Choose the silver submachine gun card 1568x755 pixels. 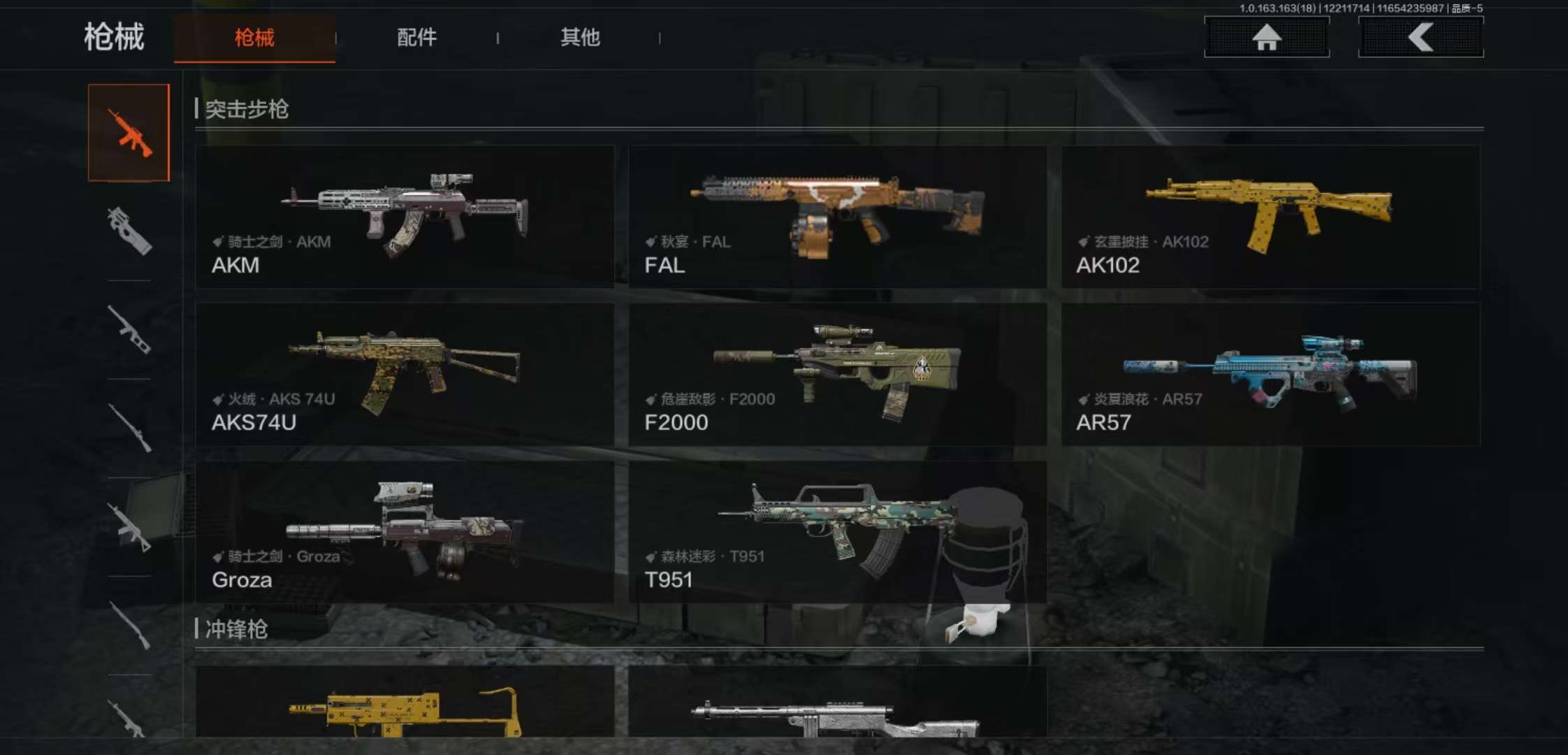click(x=837, y=703)
